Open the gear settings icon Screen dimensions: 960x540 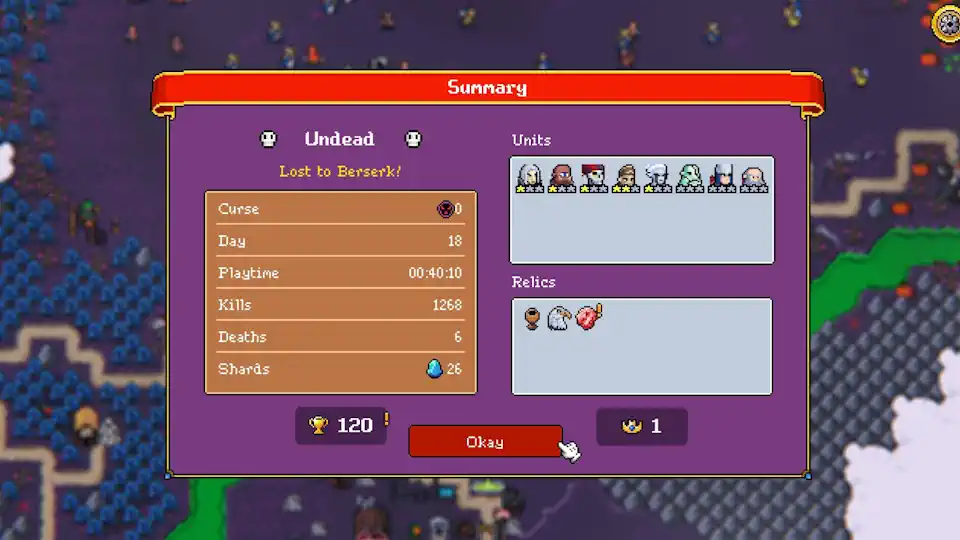click(946, 24)
